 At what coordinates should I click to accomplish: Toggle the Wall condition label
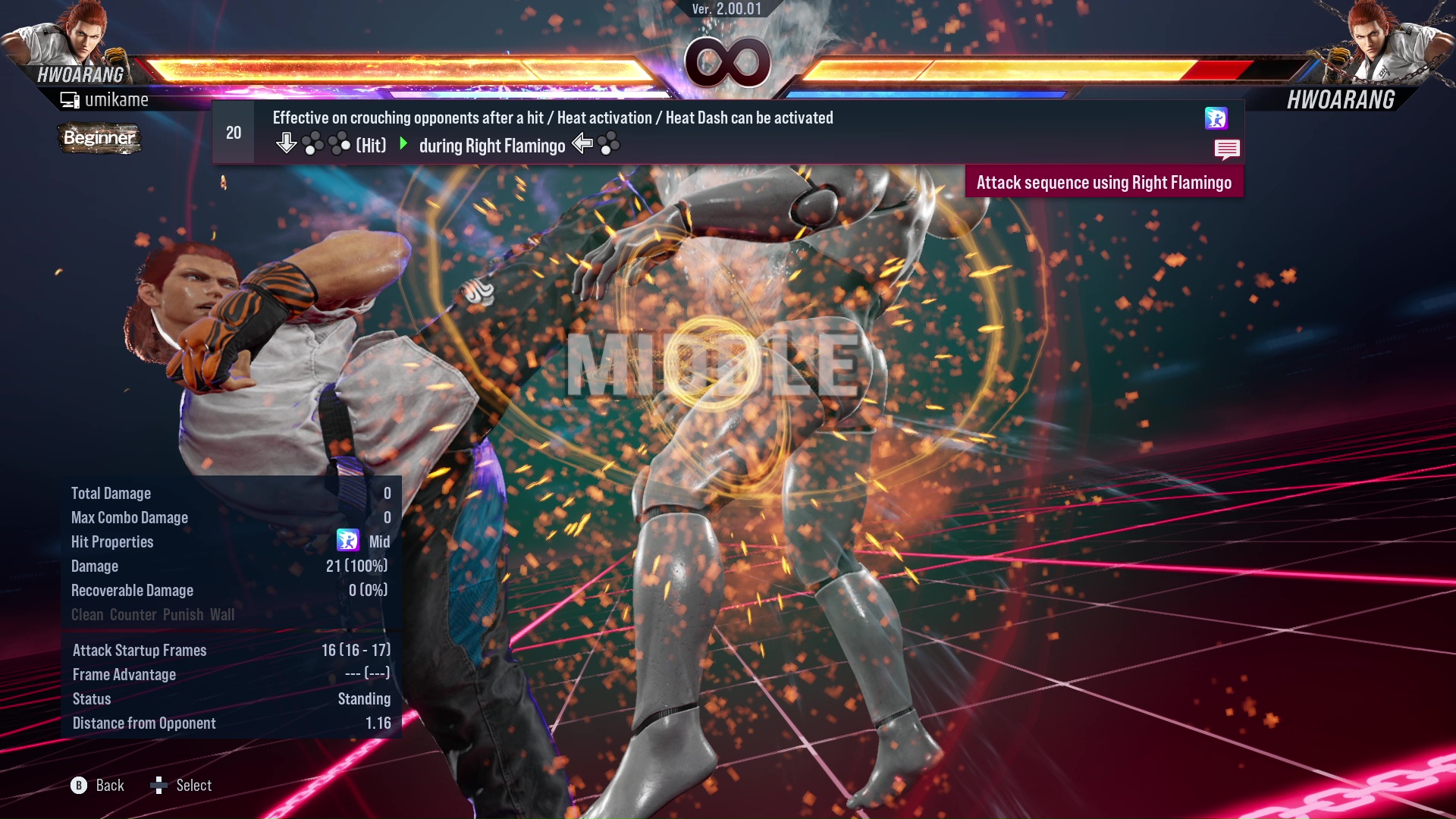coord(224,615)
